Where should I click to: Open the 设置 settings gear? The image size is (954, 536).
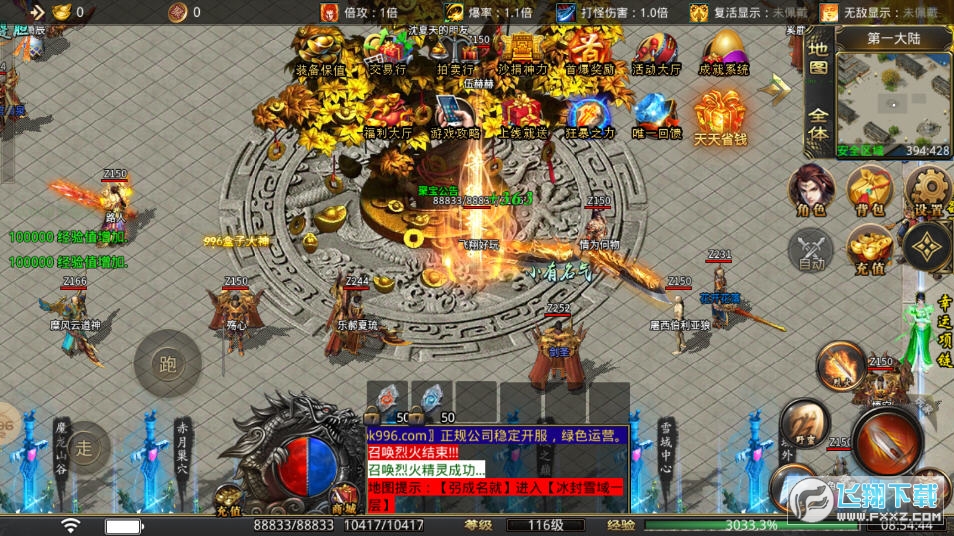click(x=930, y=190)
